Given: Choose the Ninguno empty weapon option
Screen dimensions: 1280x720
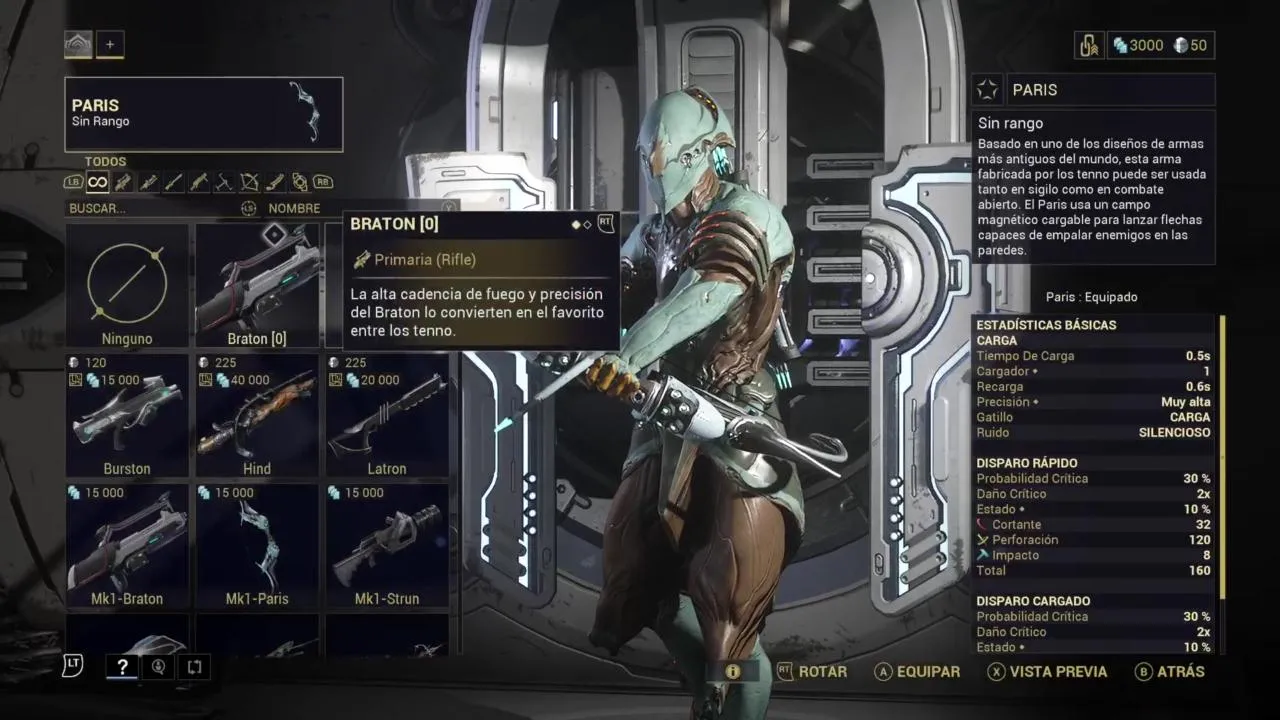Looking at the screenshot, I should (x=127, y=285).
